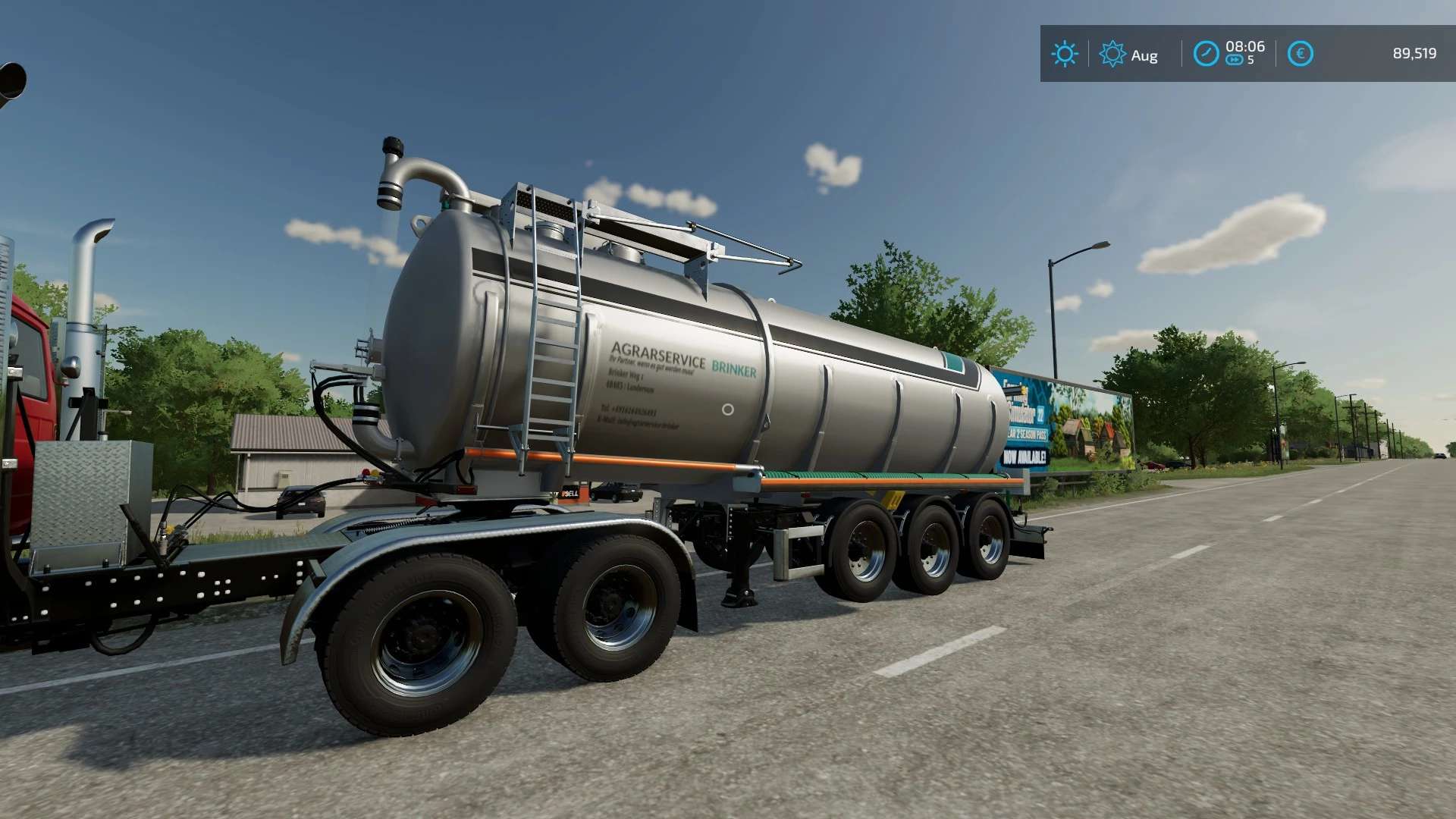Click the sunny weather forecast icon
This screenshot has height=819, width=1456.
tap(1064, 54)
